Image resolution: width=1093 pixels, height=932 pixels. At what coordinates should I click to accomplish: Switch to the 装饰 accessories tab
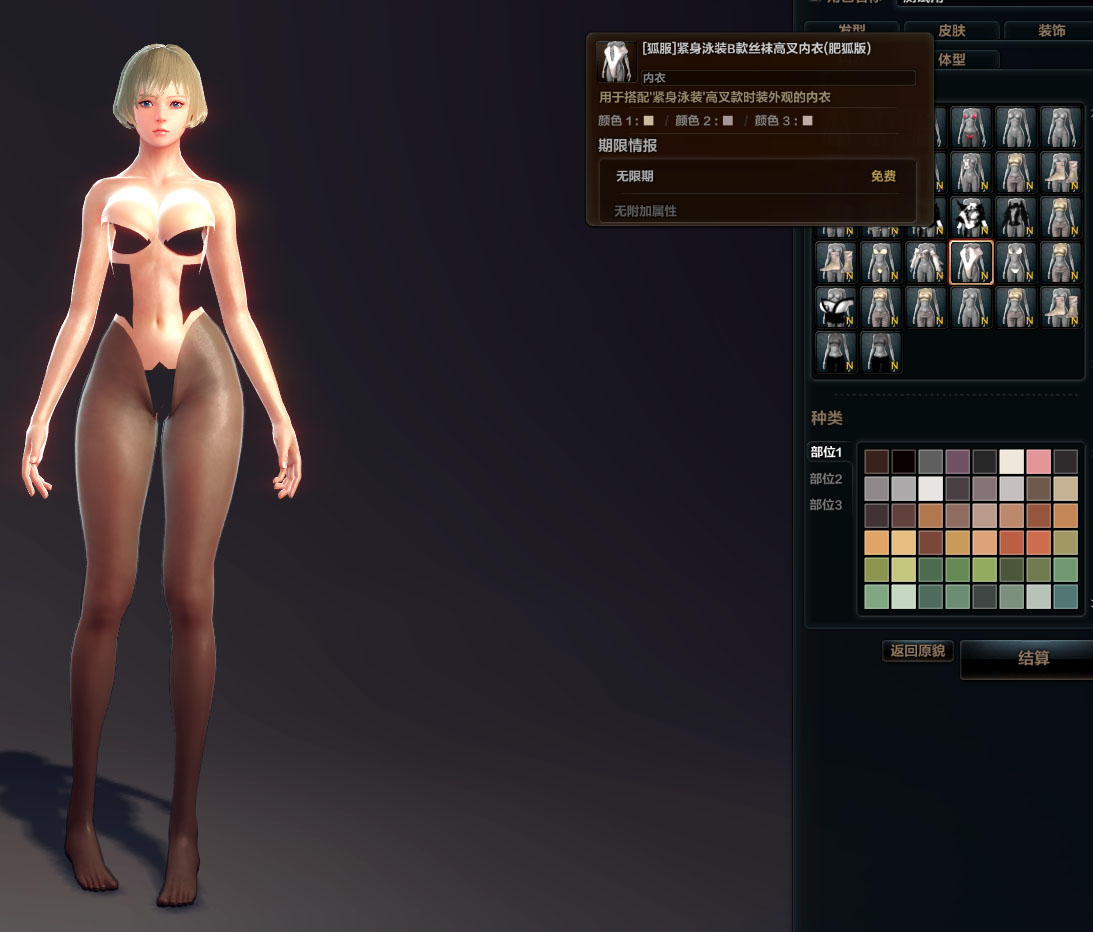tap(1050, 31)
